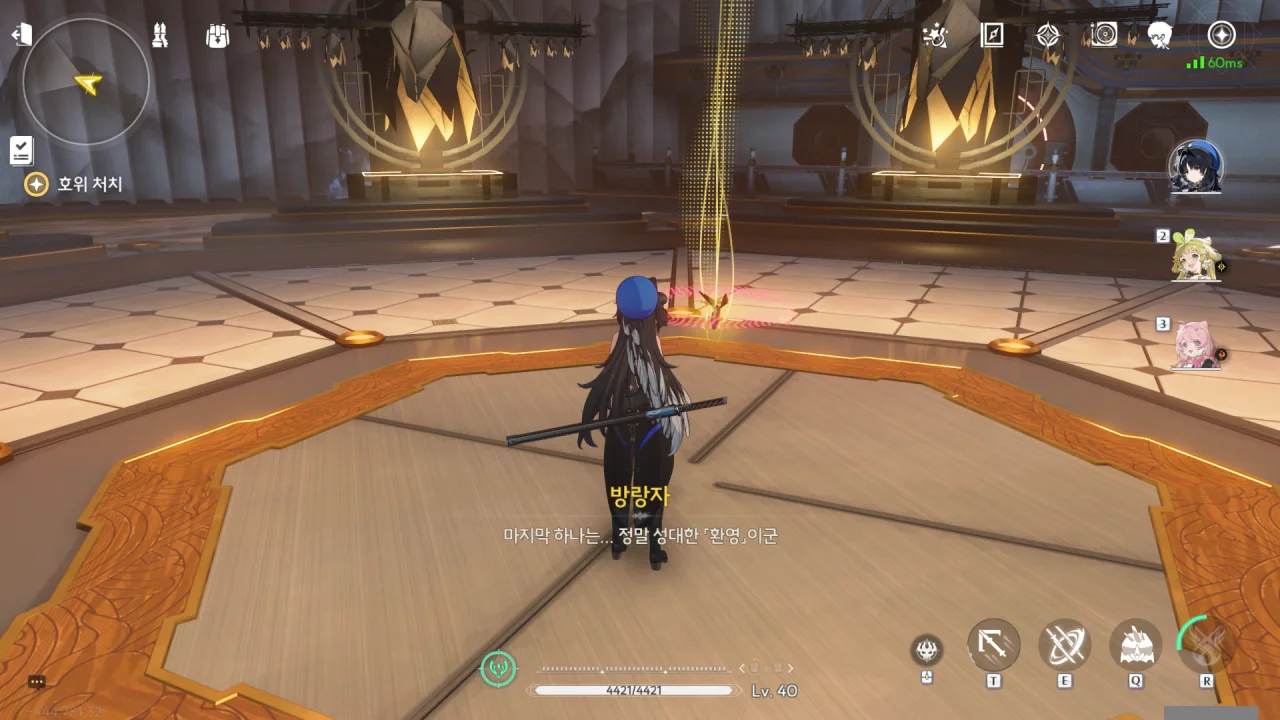Open the guidebook compass icon

pyautogui.click(x=992, y=36)
